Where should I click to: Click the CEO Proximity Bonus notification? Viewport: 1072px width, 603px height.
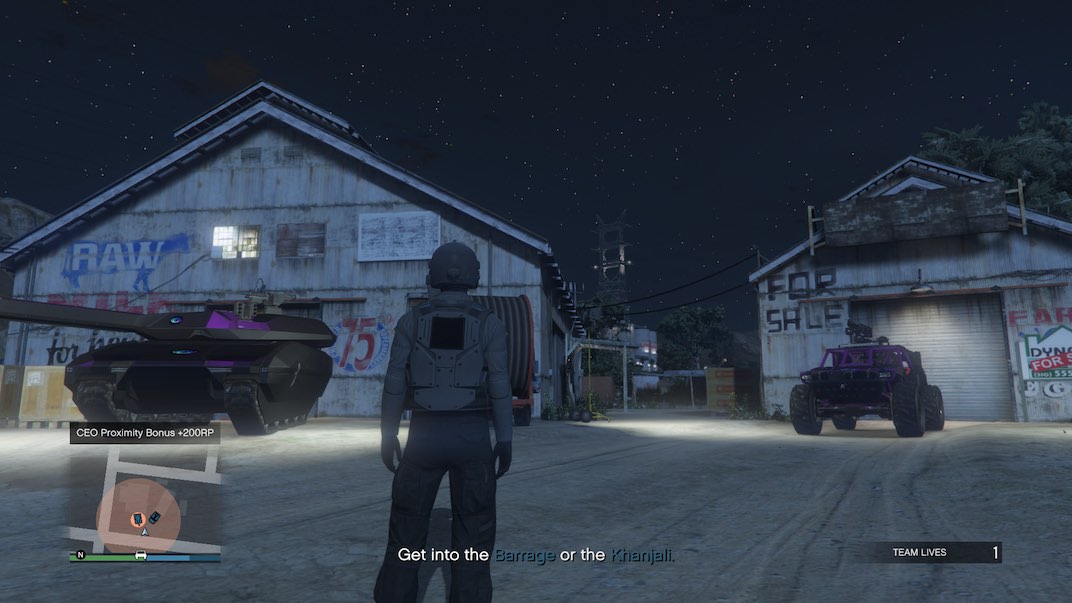[145, 434]
